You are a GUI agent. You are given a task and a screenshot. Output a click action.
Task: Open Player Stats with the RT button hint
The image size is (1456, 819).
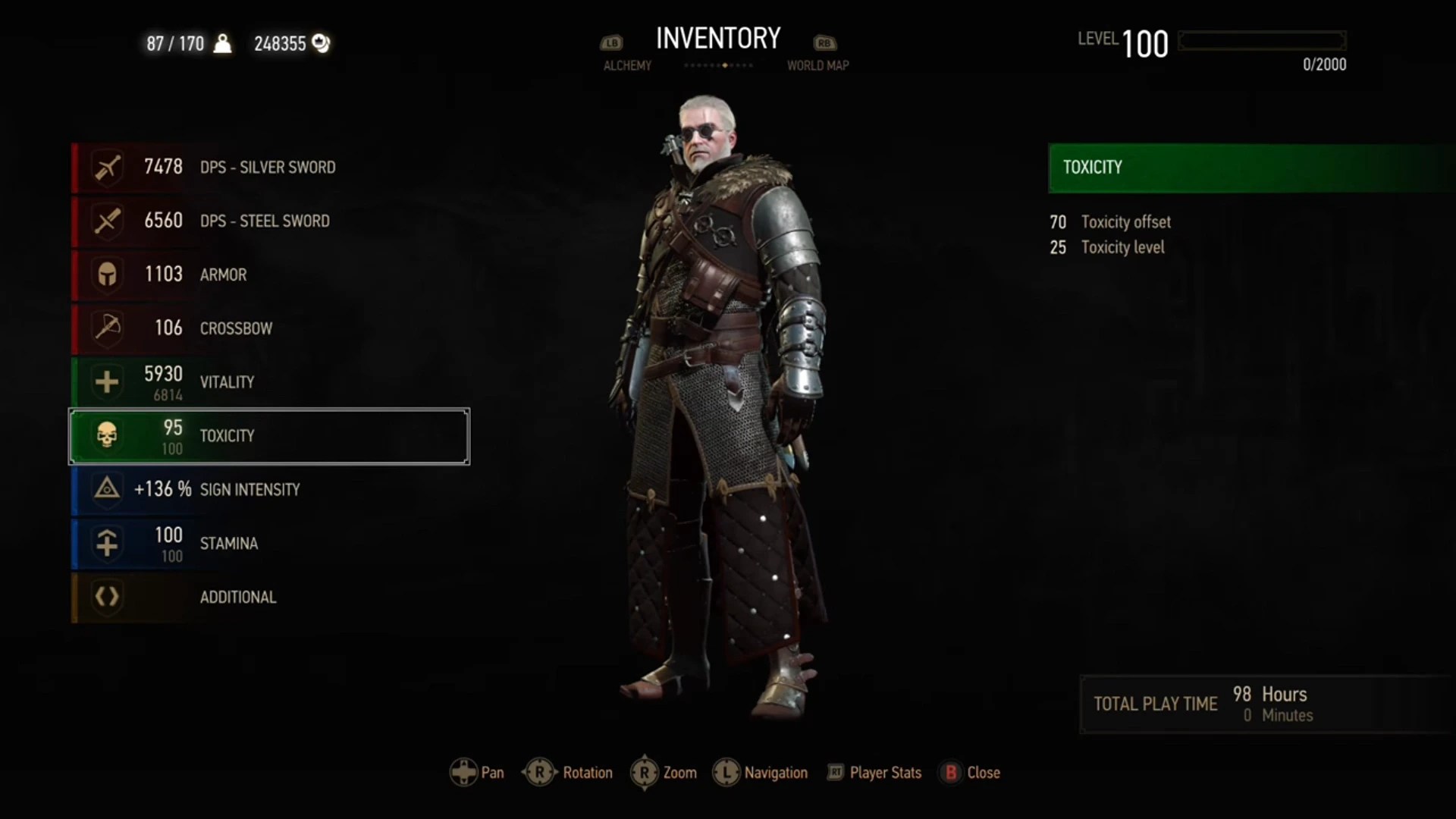click(872, 772)
